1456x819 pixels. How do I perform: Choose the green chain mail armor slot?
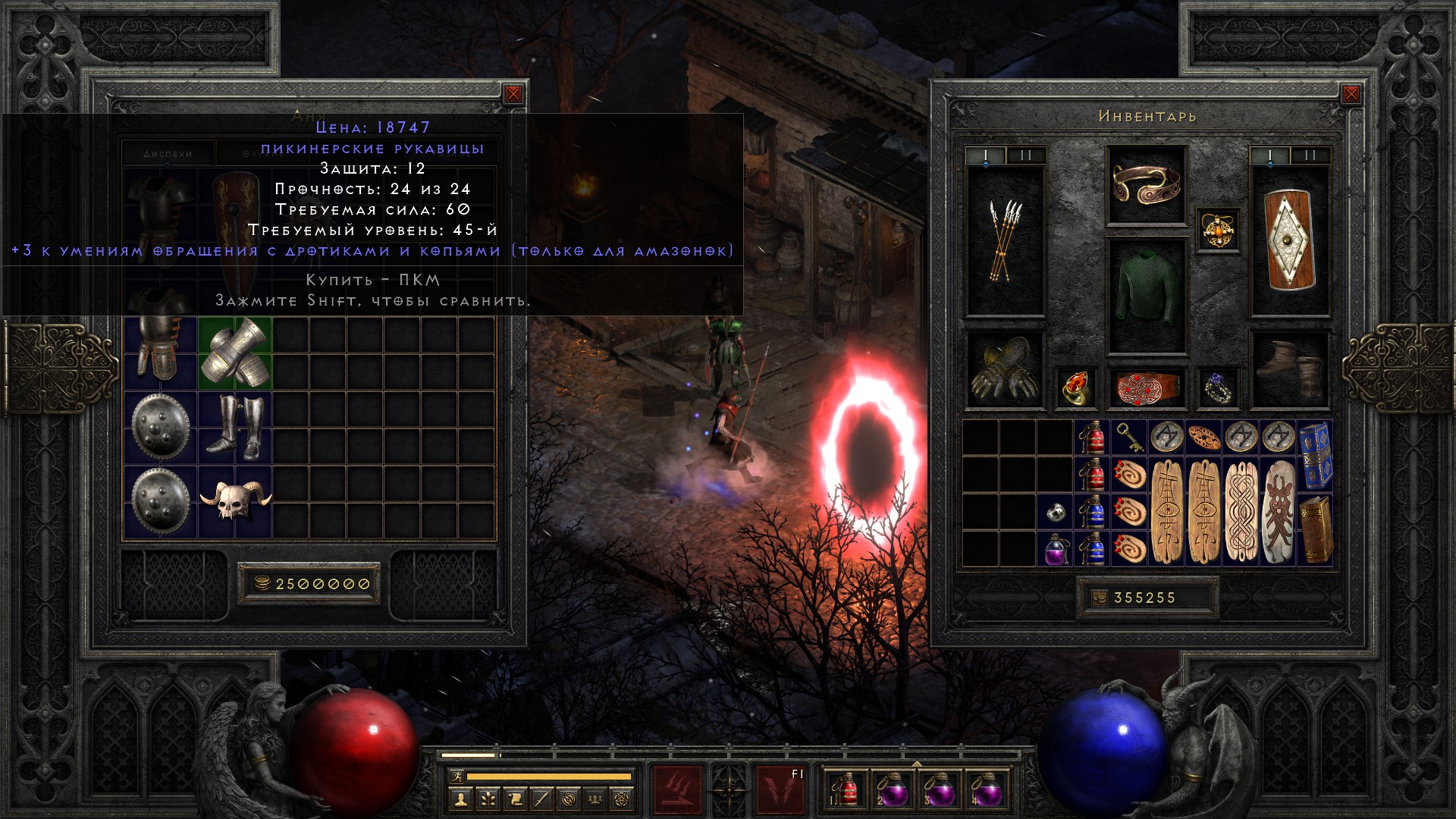click(x=1146, y=296)
